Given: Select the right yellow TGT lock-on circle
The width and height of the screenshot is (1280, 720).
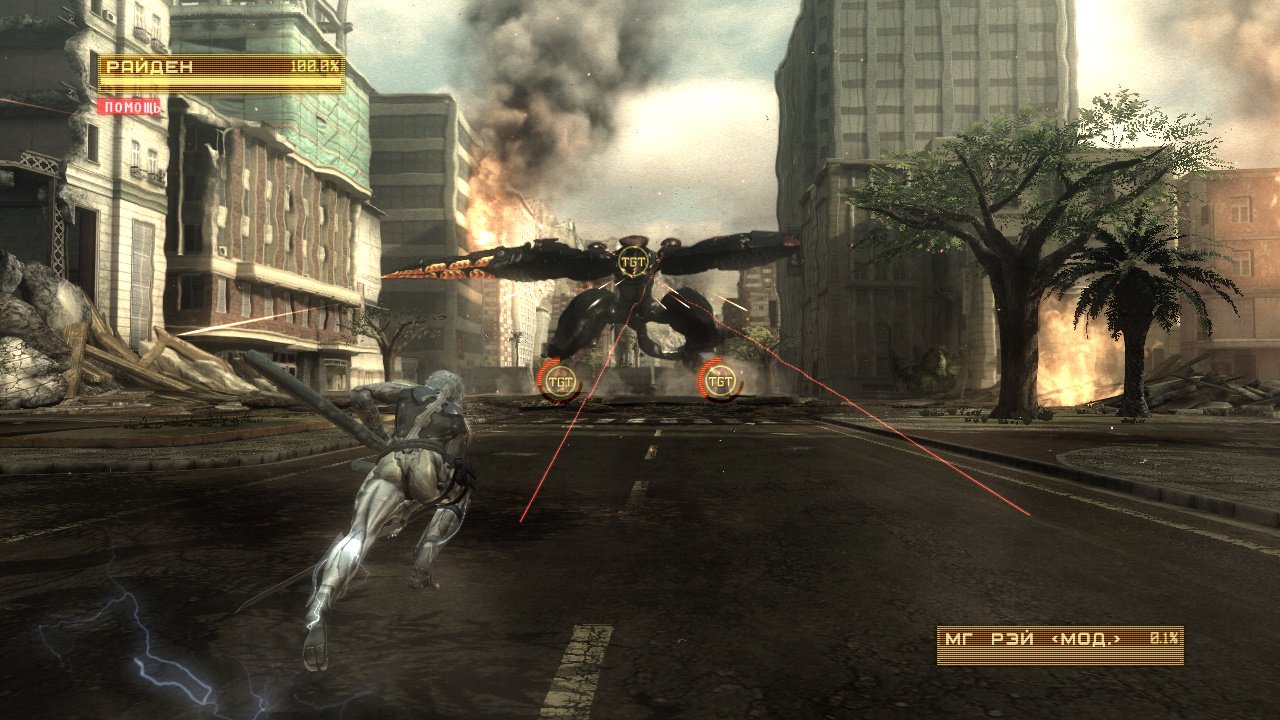Looking at the screenshot, I should (721, 378).
